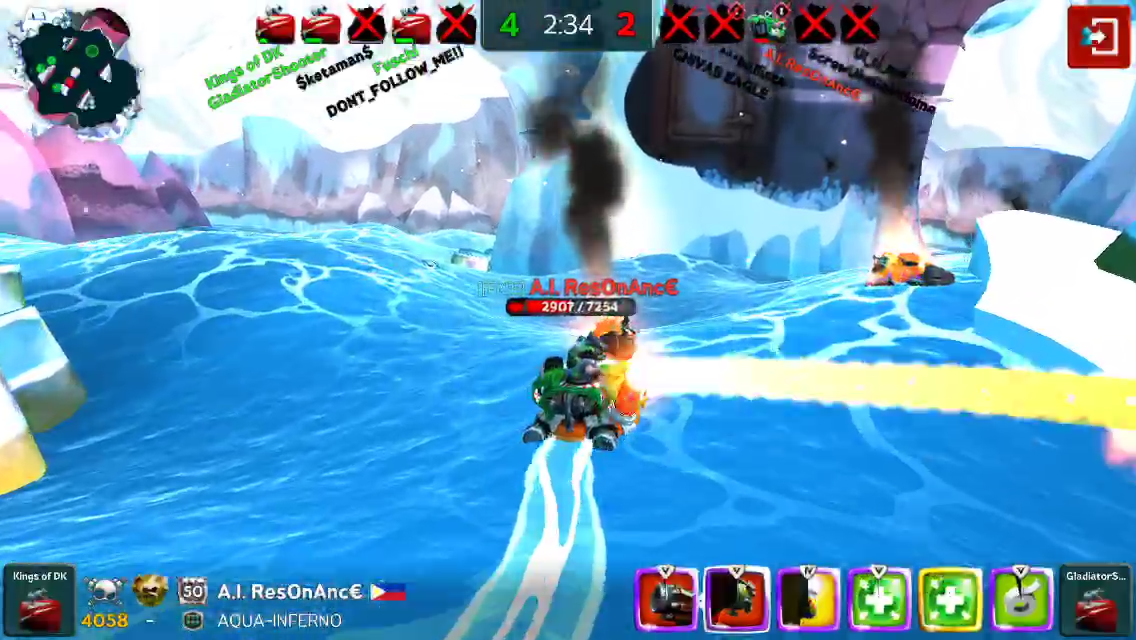
Task: Select the red cannon weapon slot
Action: tap(666, 600)
